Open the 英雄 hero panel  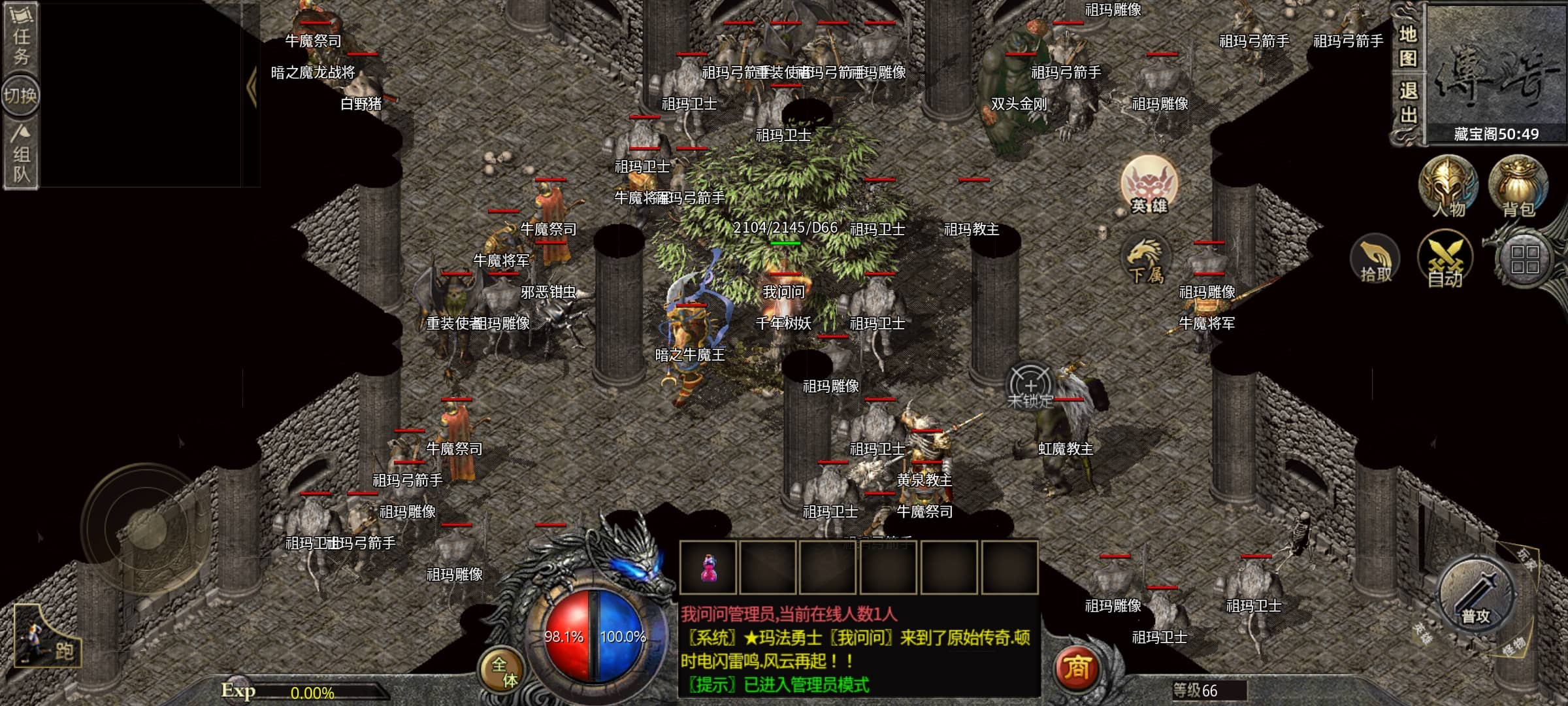tap(1149, 186)
